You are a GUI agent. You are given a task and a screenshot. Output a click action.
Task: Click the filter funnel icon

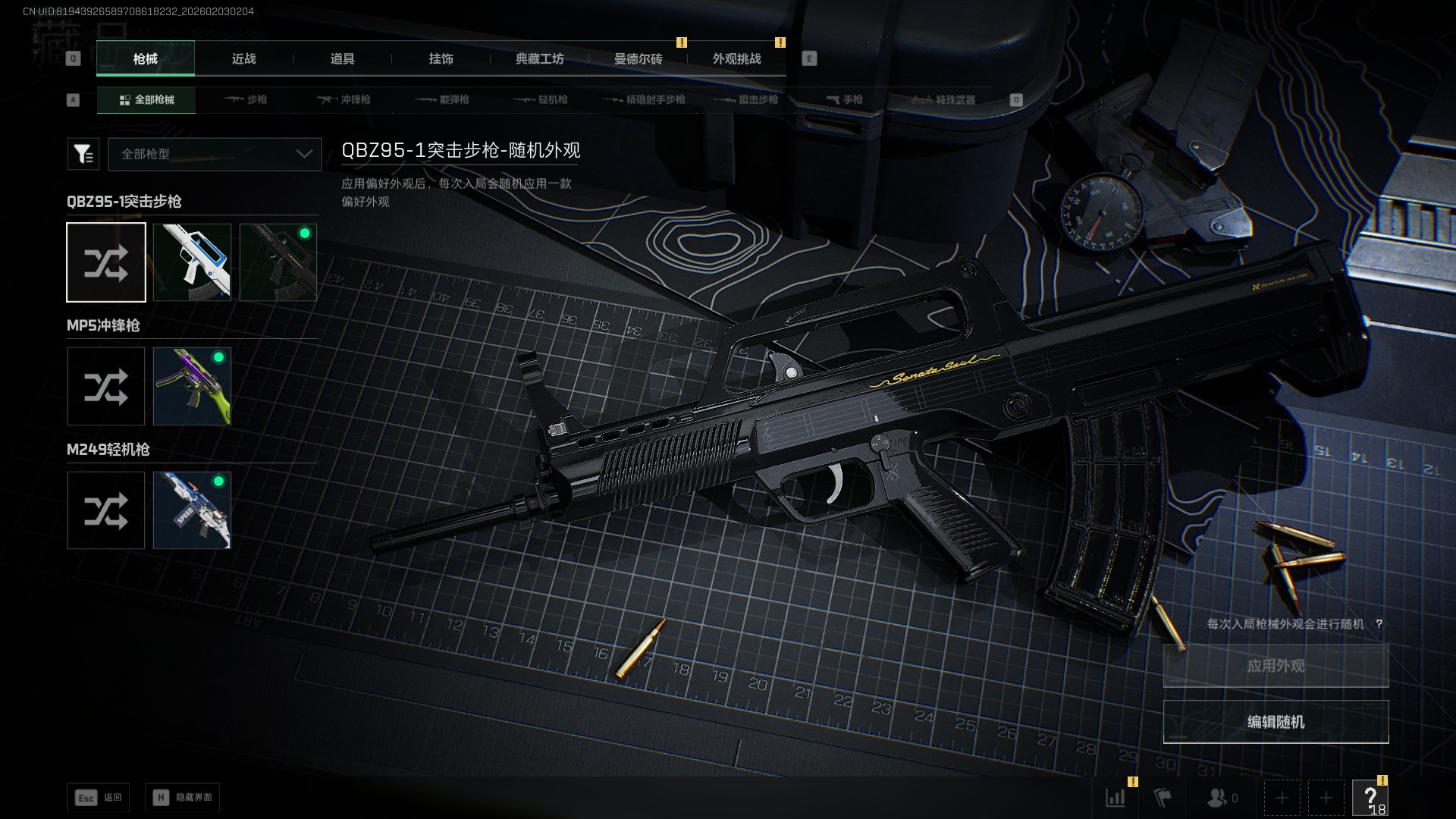pyautogui.click(x=83, y=154)
